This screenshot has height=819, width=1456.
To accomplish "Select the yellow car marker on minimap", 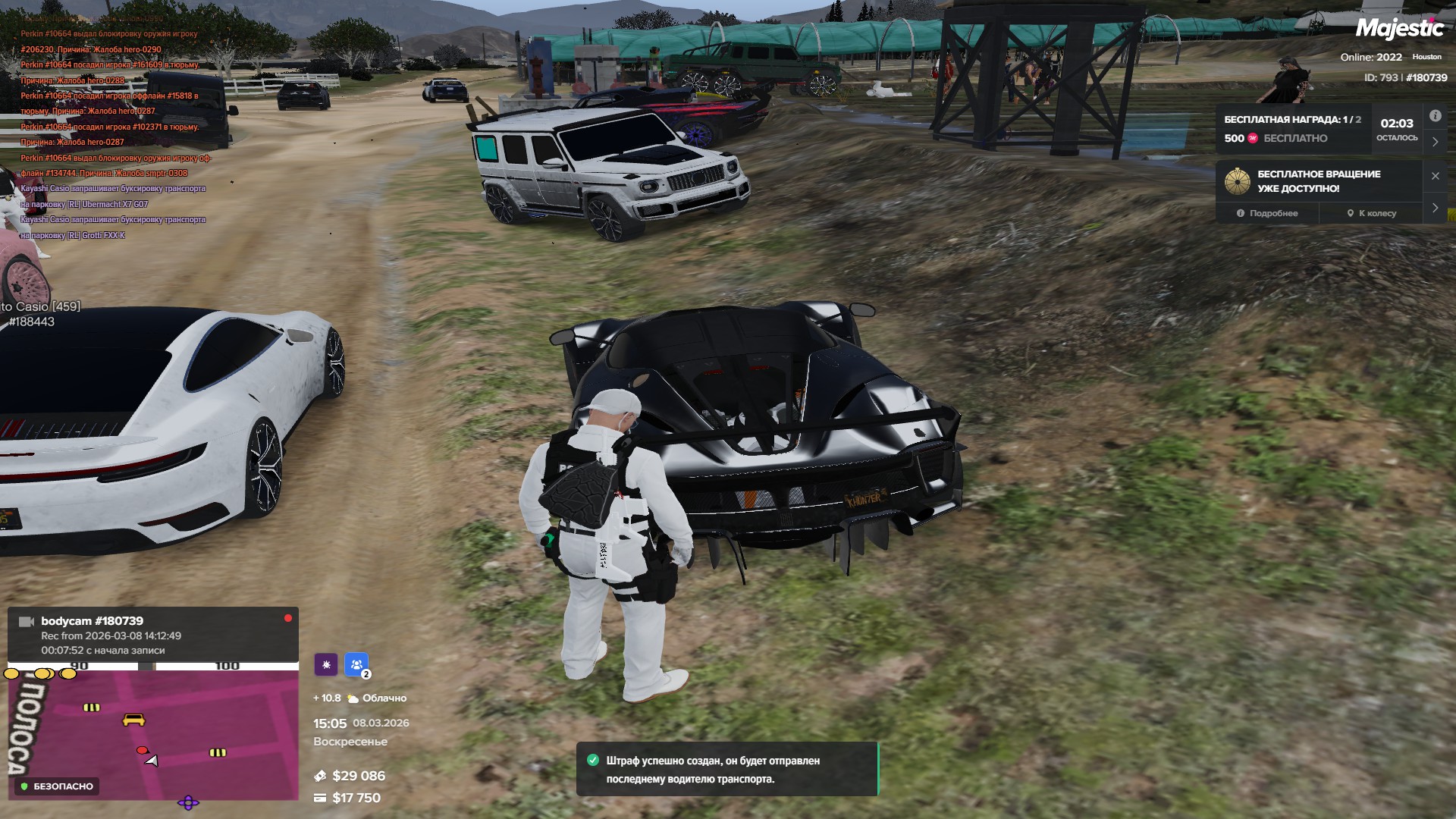I will click(133, 719).
